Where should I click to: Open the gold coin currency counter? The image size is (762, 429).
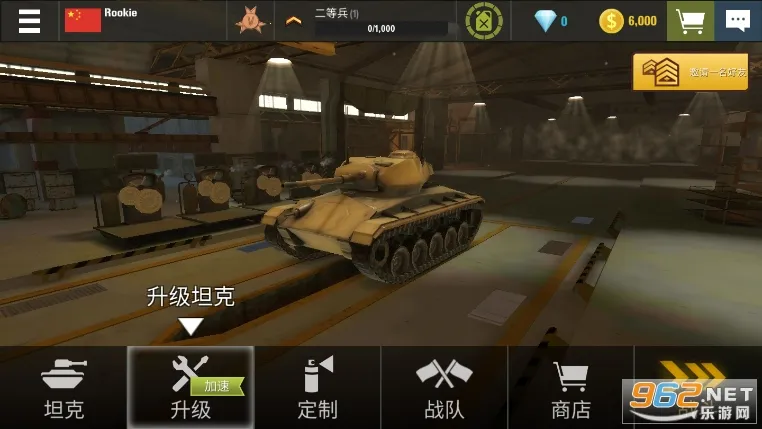coord(629,20)
